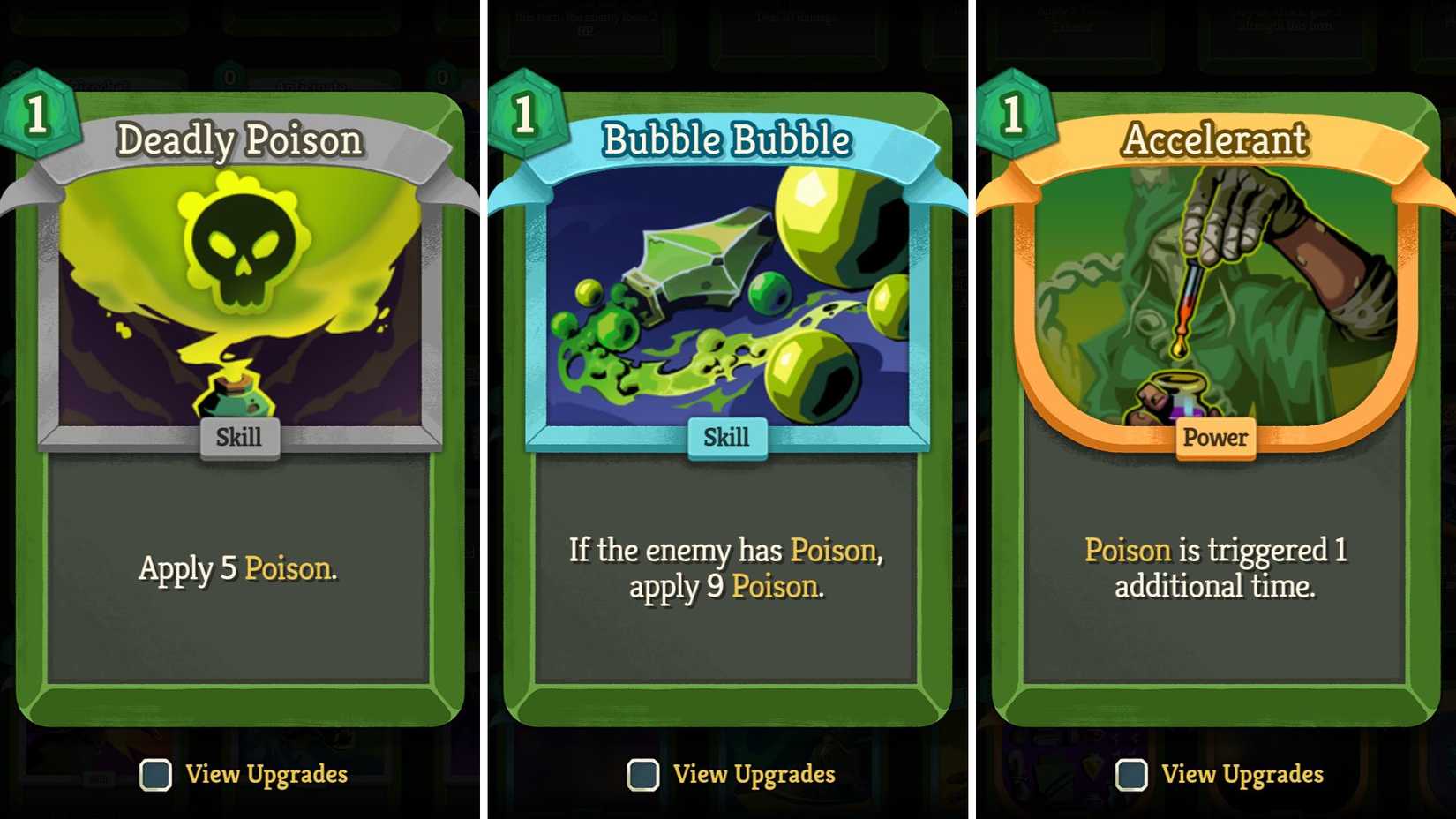Screen dimensions: 1456x819
Task: Open View Upgrades link under Bubble Bubble
Action: click(x=754, y=774)
